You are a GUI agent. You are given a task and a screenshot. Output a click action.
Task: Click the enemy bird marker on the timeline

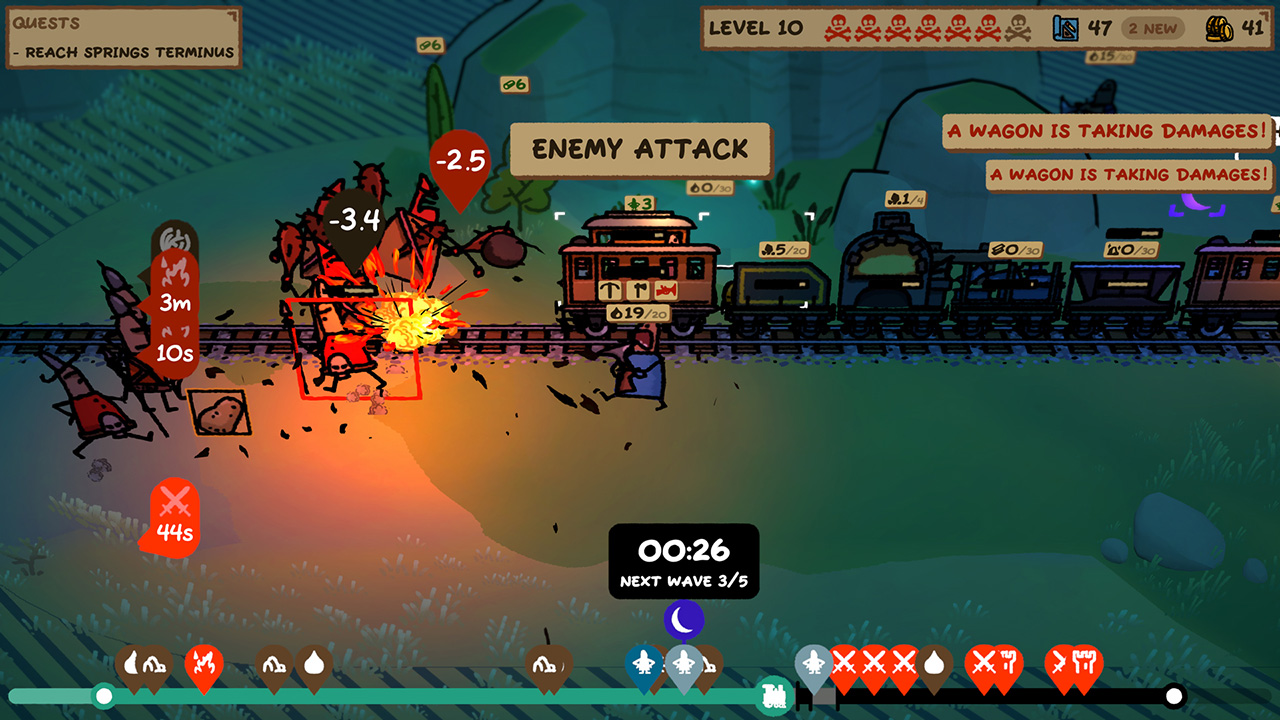point(643,664)
